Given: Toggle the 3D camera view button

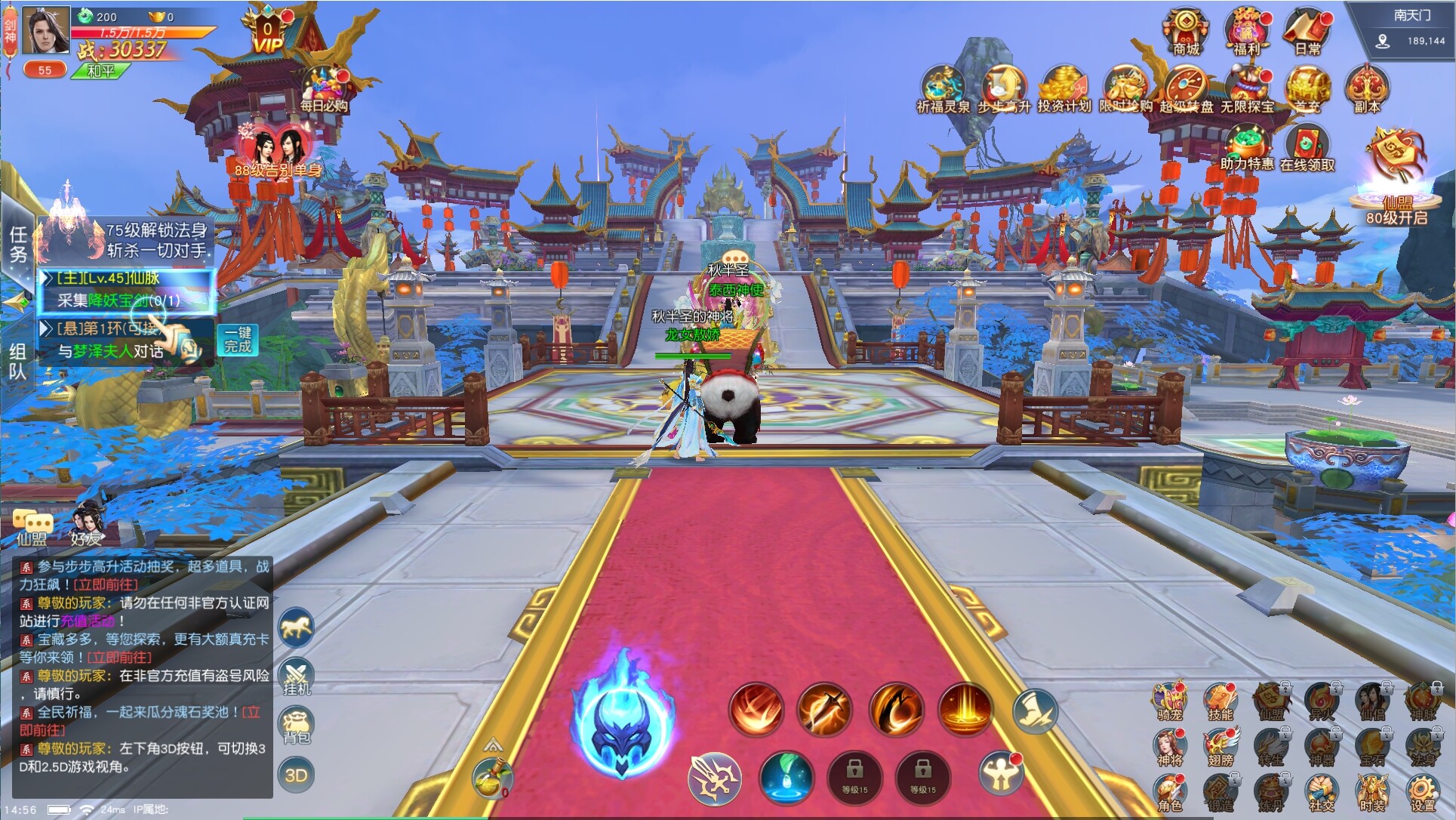Looking at the screenshot, I should click(297, 770).
